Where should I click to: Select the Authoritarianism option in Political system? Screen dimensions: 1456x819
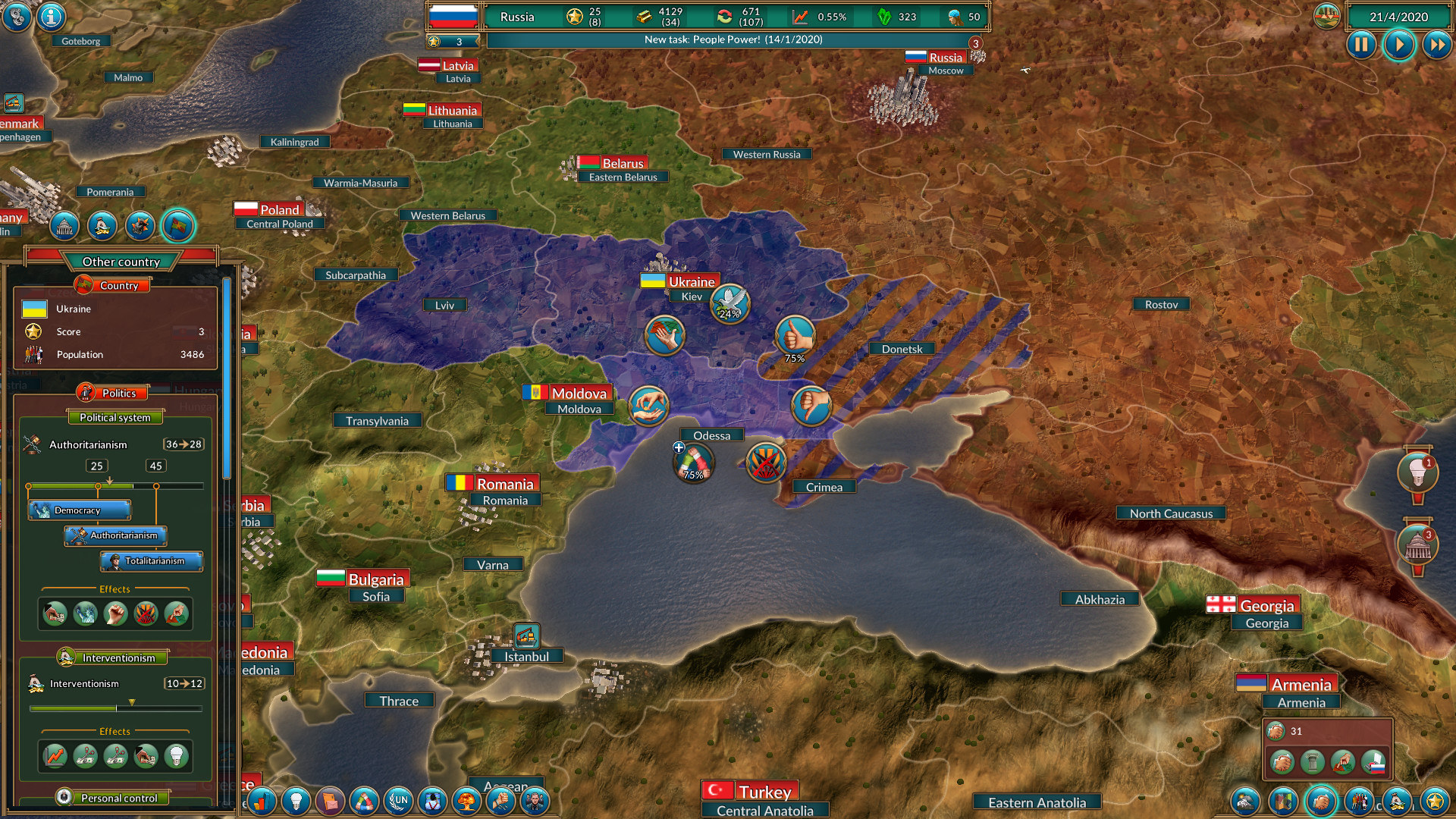[116, 535]
